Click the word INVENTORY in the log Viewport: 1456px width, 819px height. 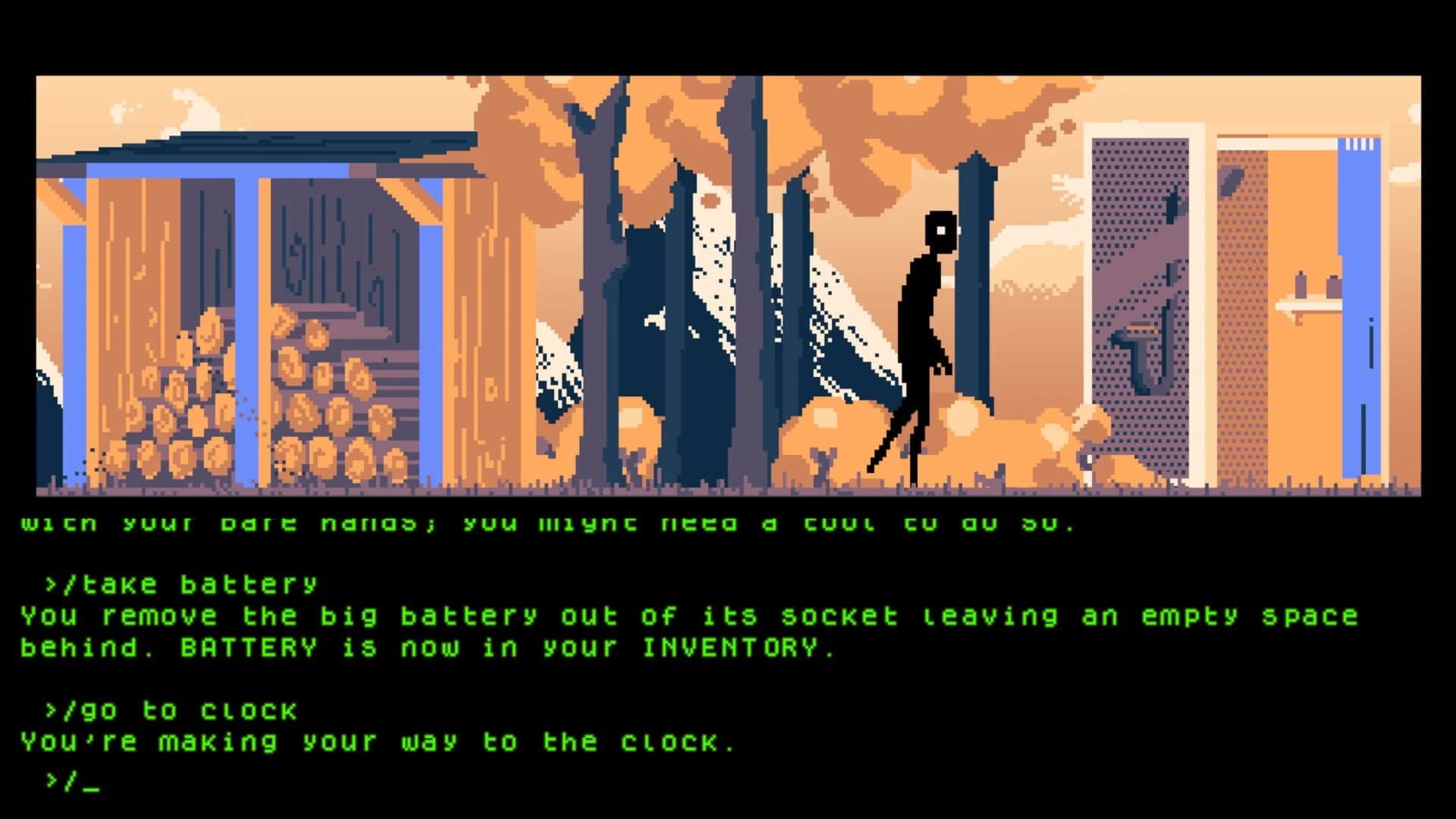732,646
